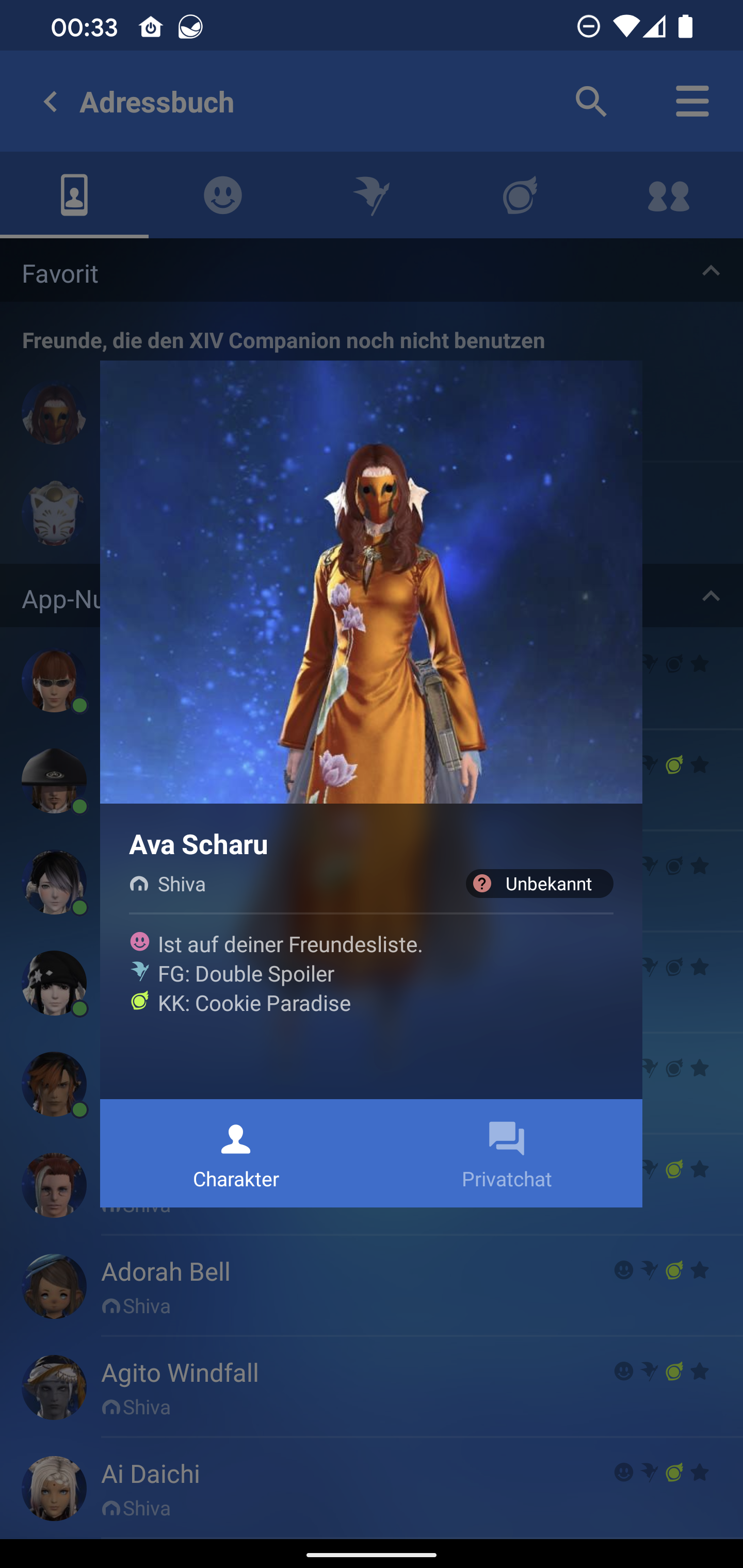Screen dimensions: 743x1568
Task: Go back from Adressbuch
Action: click(x=51, y=102)
